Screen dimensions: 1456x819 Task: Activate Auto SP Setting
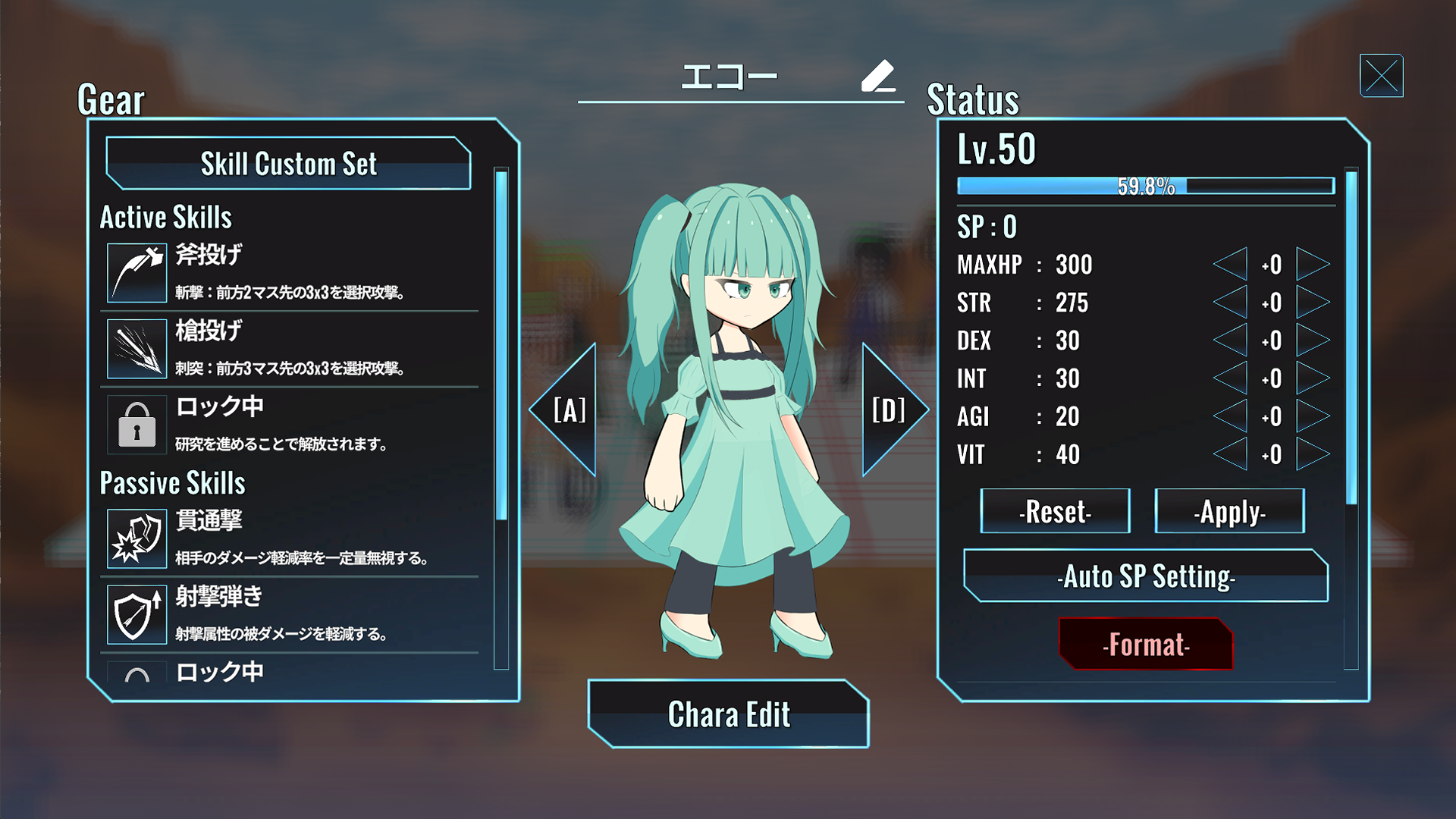pyautogui.click(x=1146, y=576)
